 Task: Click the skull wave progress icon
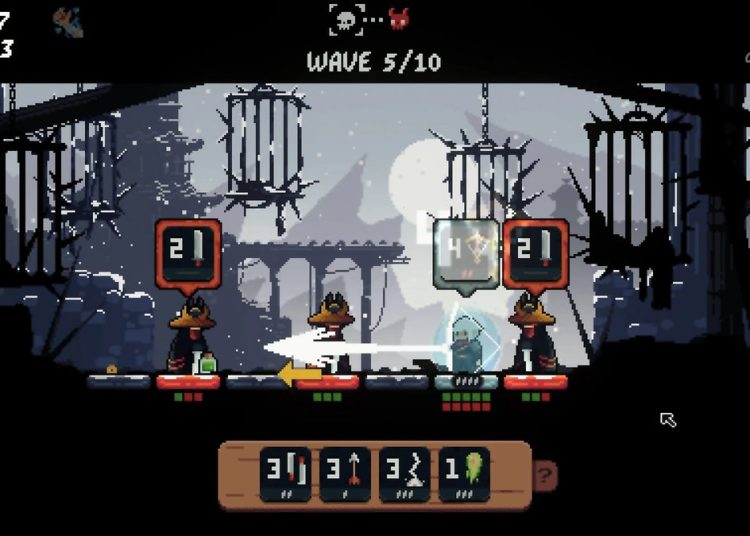point(345,19)
